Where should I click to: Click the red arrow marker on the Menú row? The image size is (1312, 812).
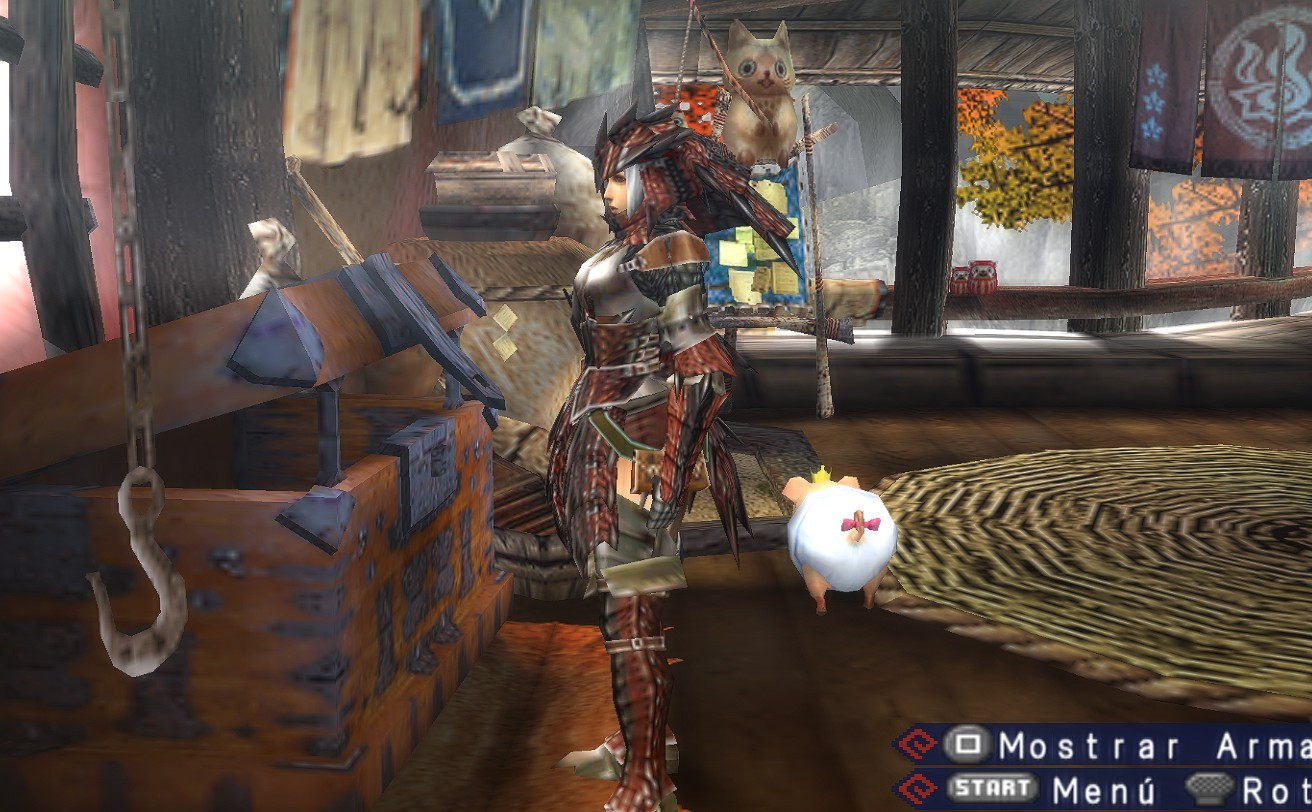tap(918, 788)
